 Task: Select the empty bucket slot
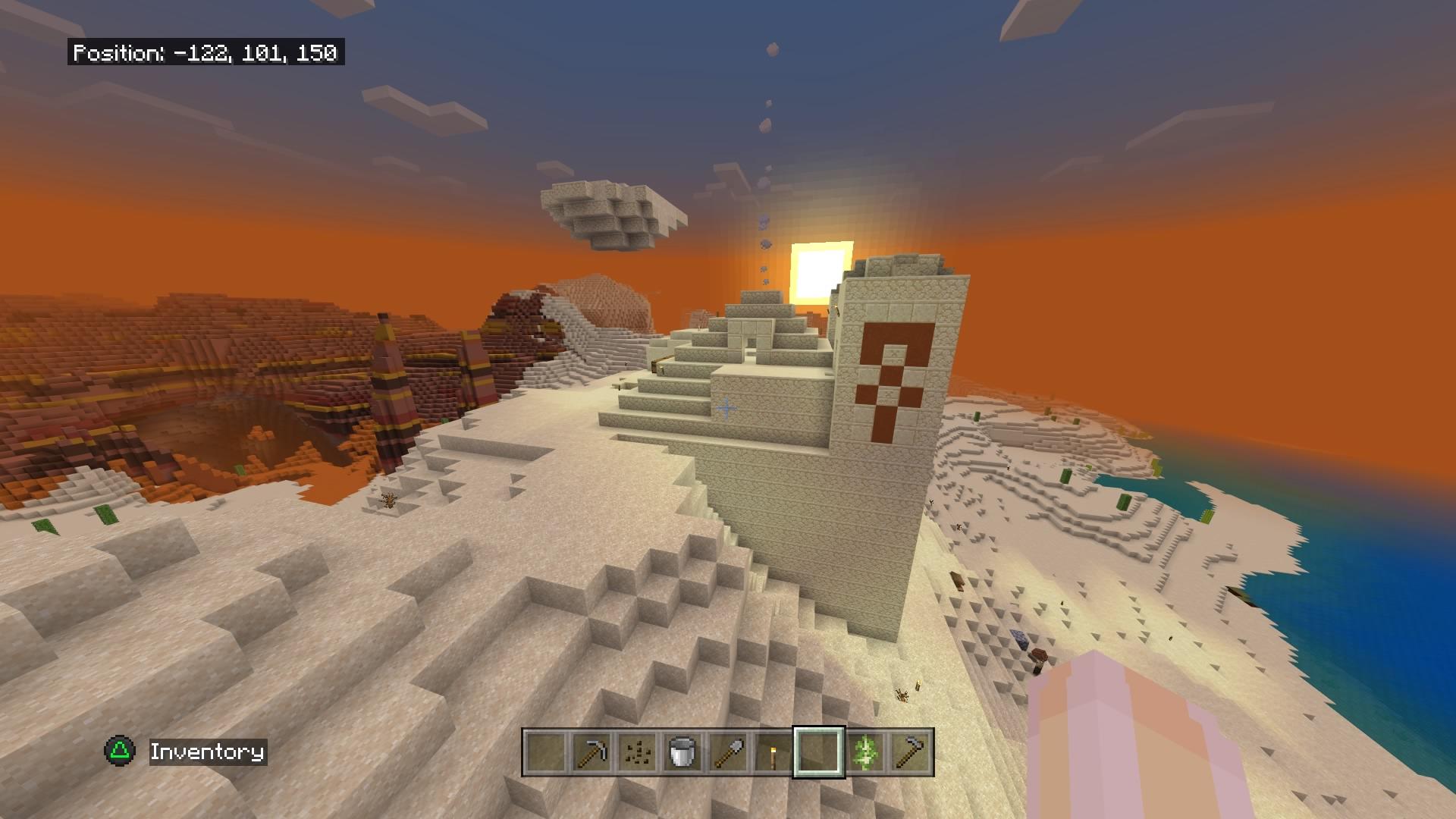click(682, 752)
